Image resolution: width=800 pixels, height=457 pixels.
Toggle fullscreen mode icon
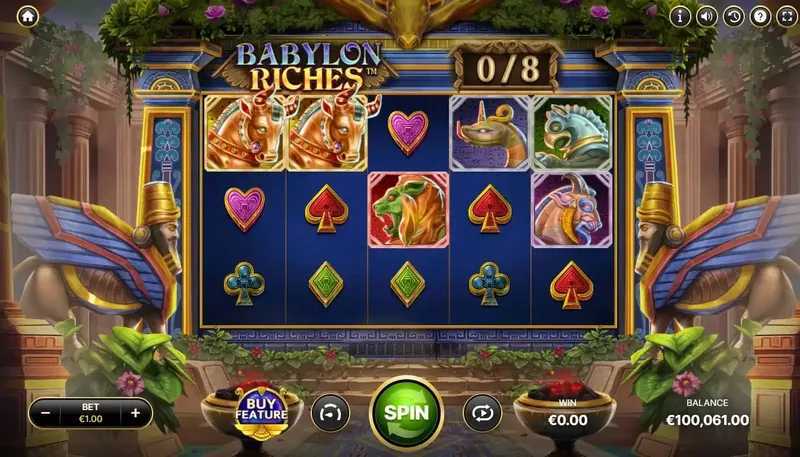pos(784,16)
